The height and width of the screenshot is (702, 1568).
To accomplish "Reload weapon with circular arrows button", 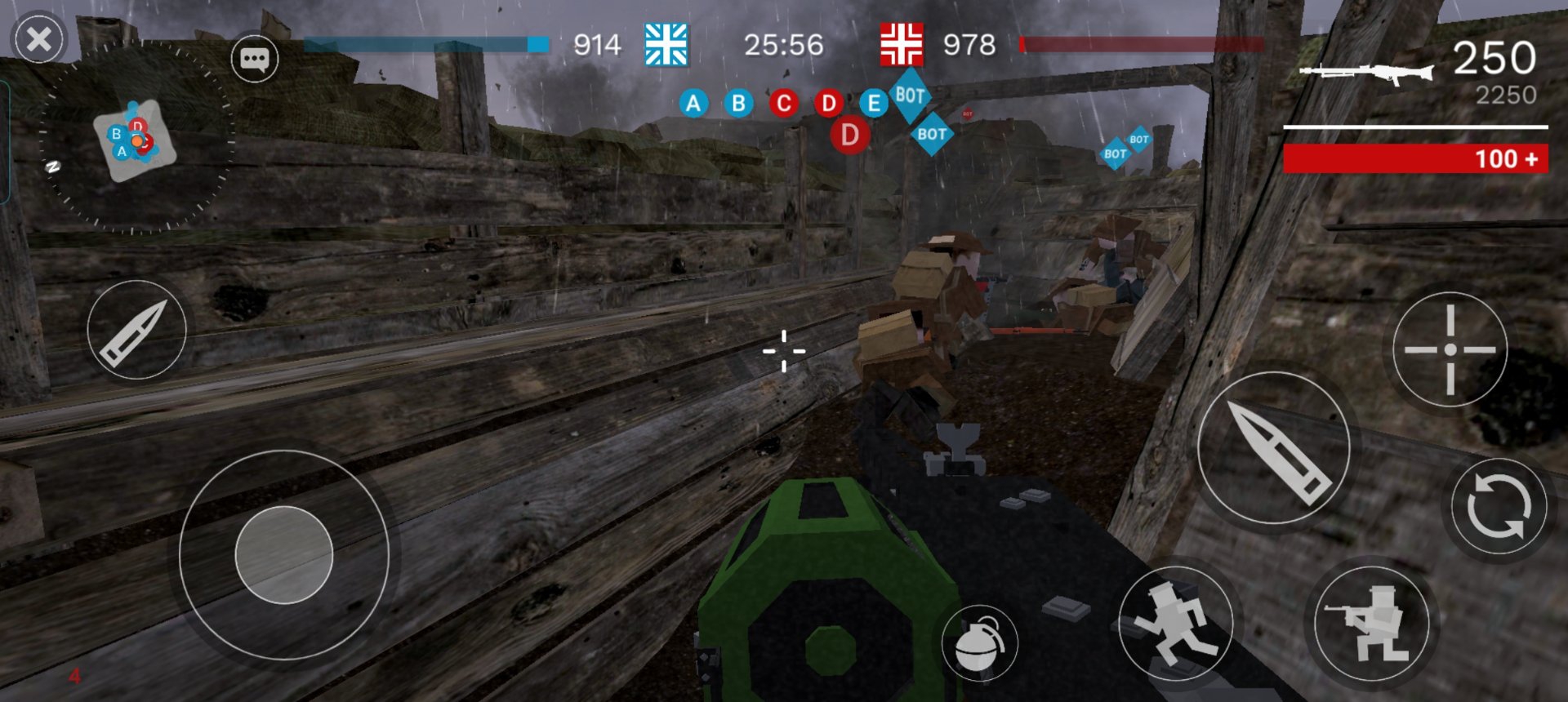I will (x=1499, y=506).
